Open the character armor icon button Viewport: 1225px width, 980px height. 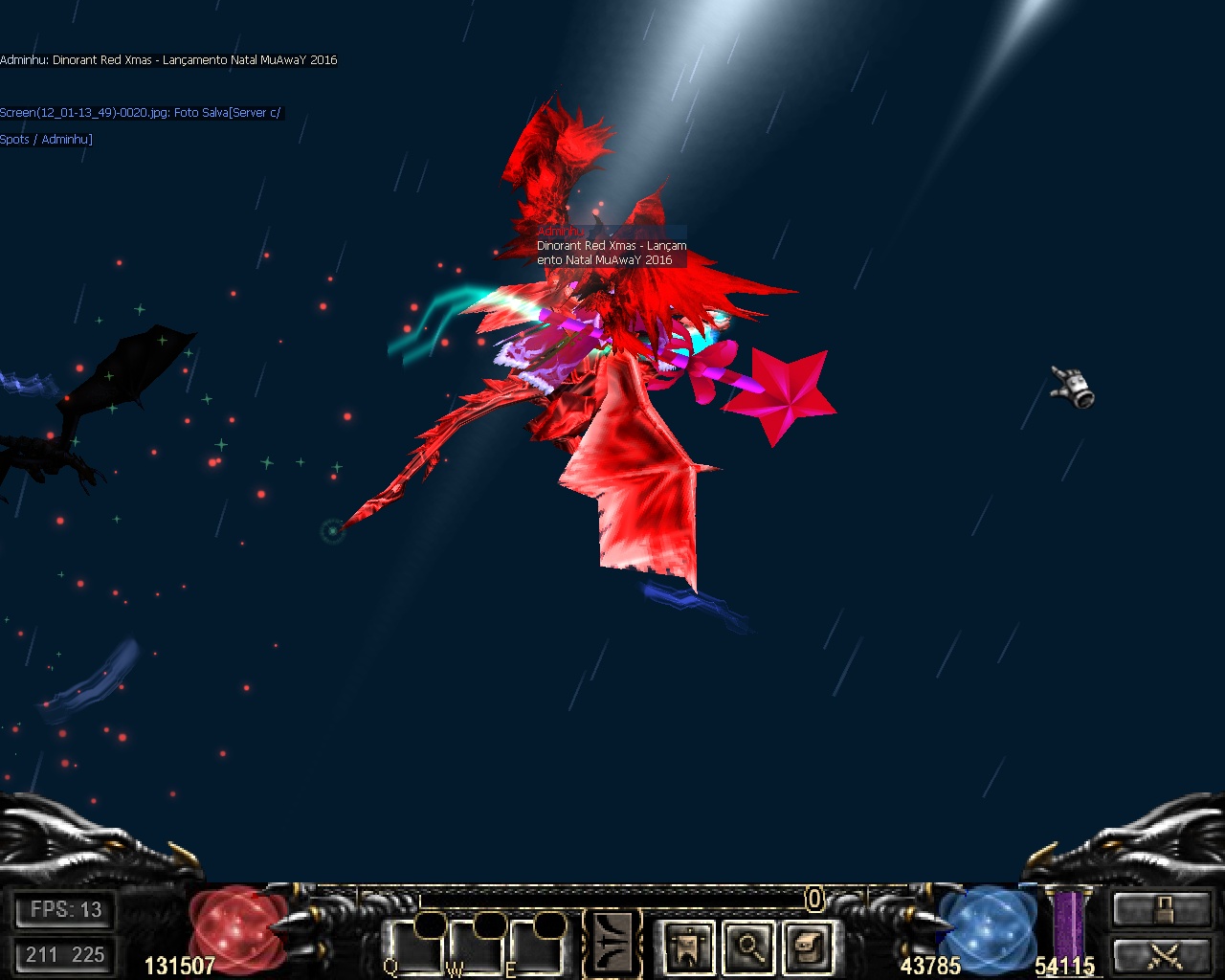tap(689, 947)
